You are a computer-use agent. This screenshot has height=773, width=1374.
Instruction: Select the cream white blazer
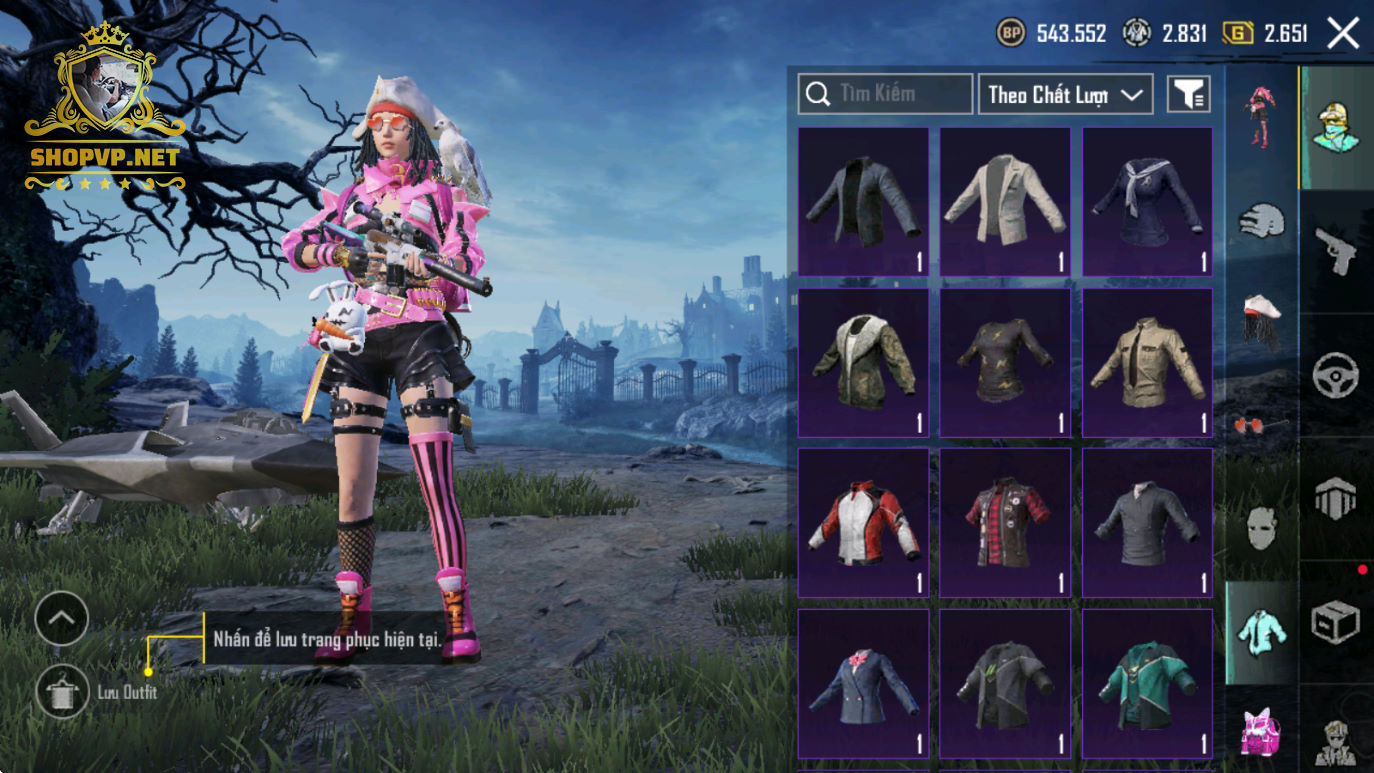click(x=1005, y=201)
